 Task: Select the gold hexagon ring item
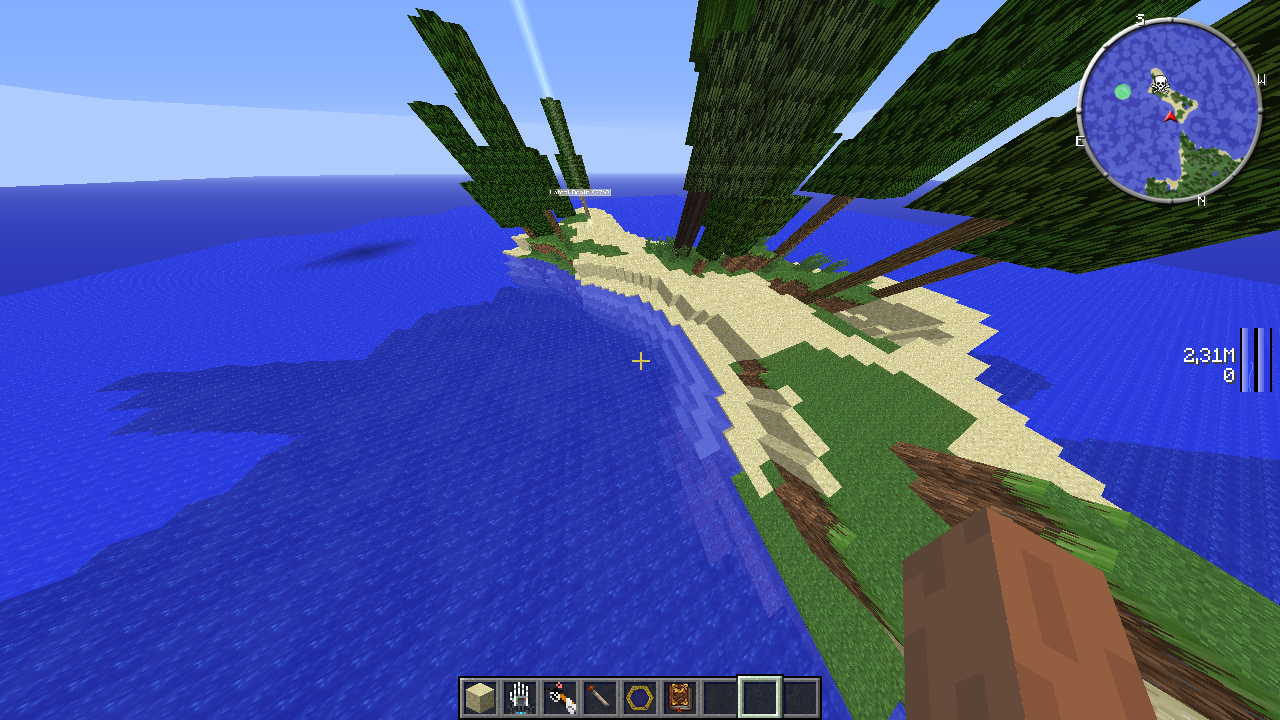click(x=640, y=697)
